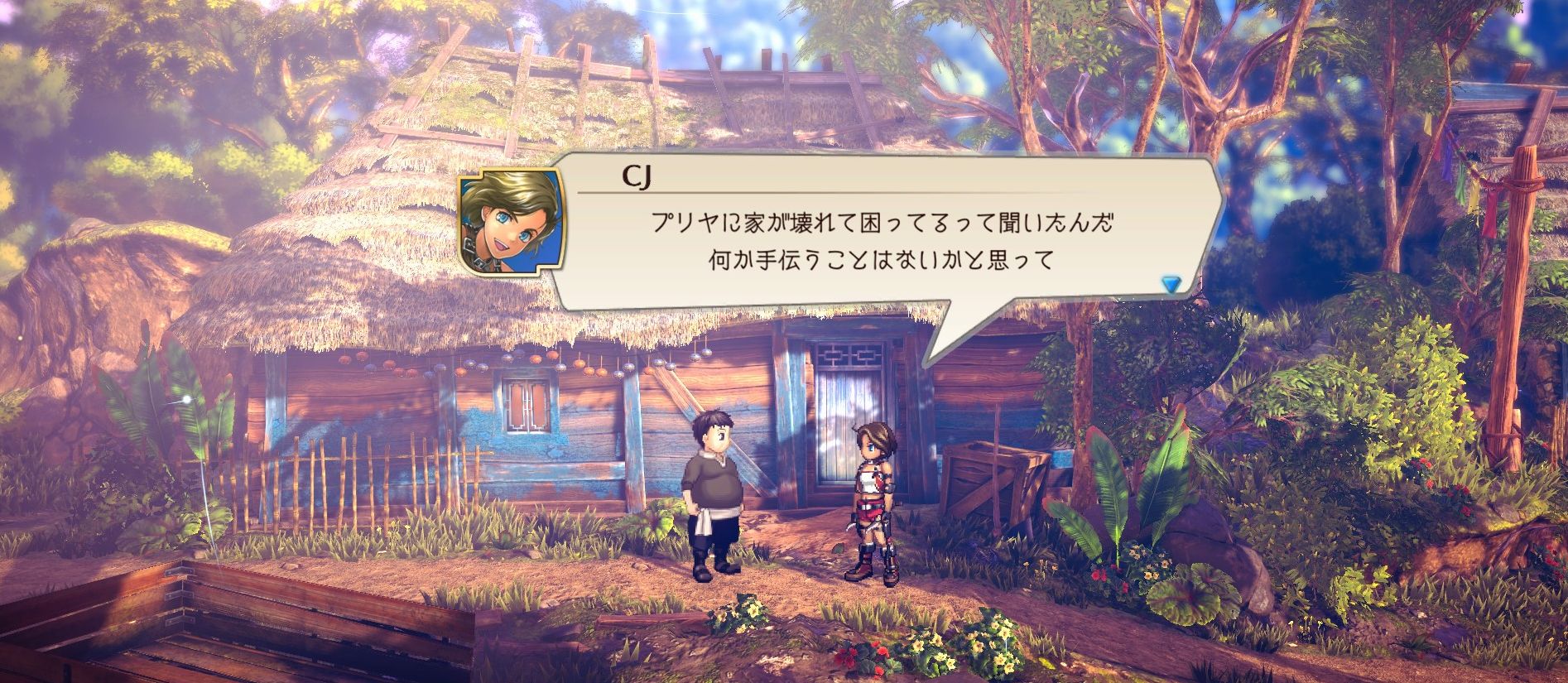The height and width of the screenshot is (683, 1568).
Task: Click the blue dialogue continue arrow
Action: [x=1170, y=285]
